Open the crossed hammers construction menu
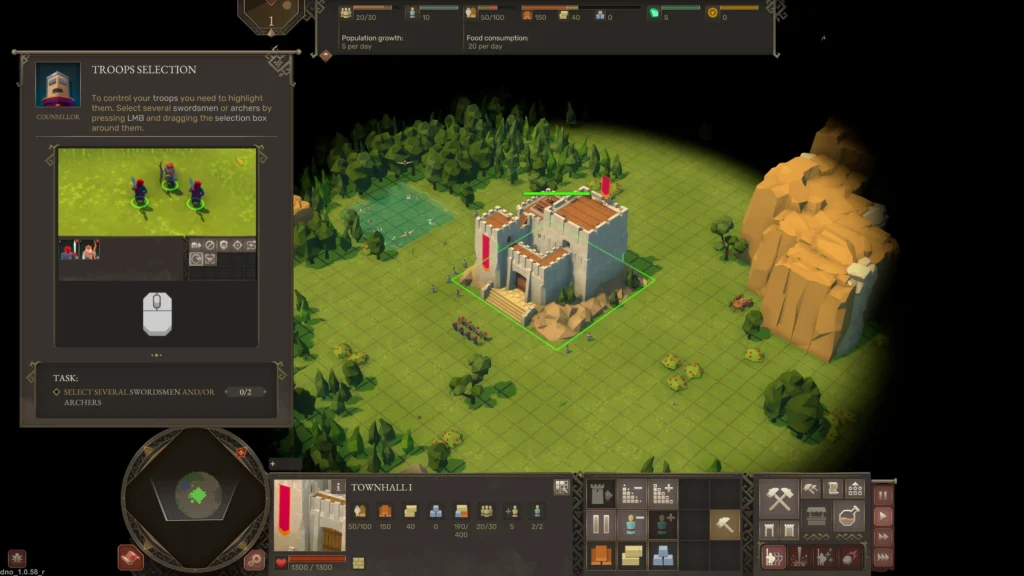The width and height of the screenshot is (1024, 576). (779, 497)
